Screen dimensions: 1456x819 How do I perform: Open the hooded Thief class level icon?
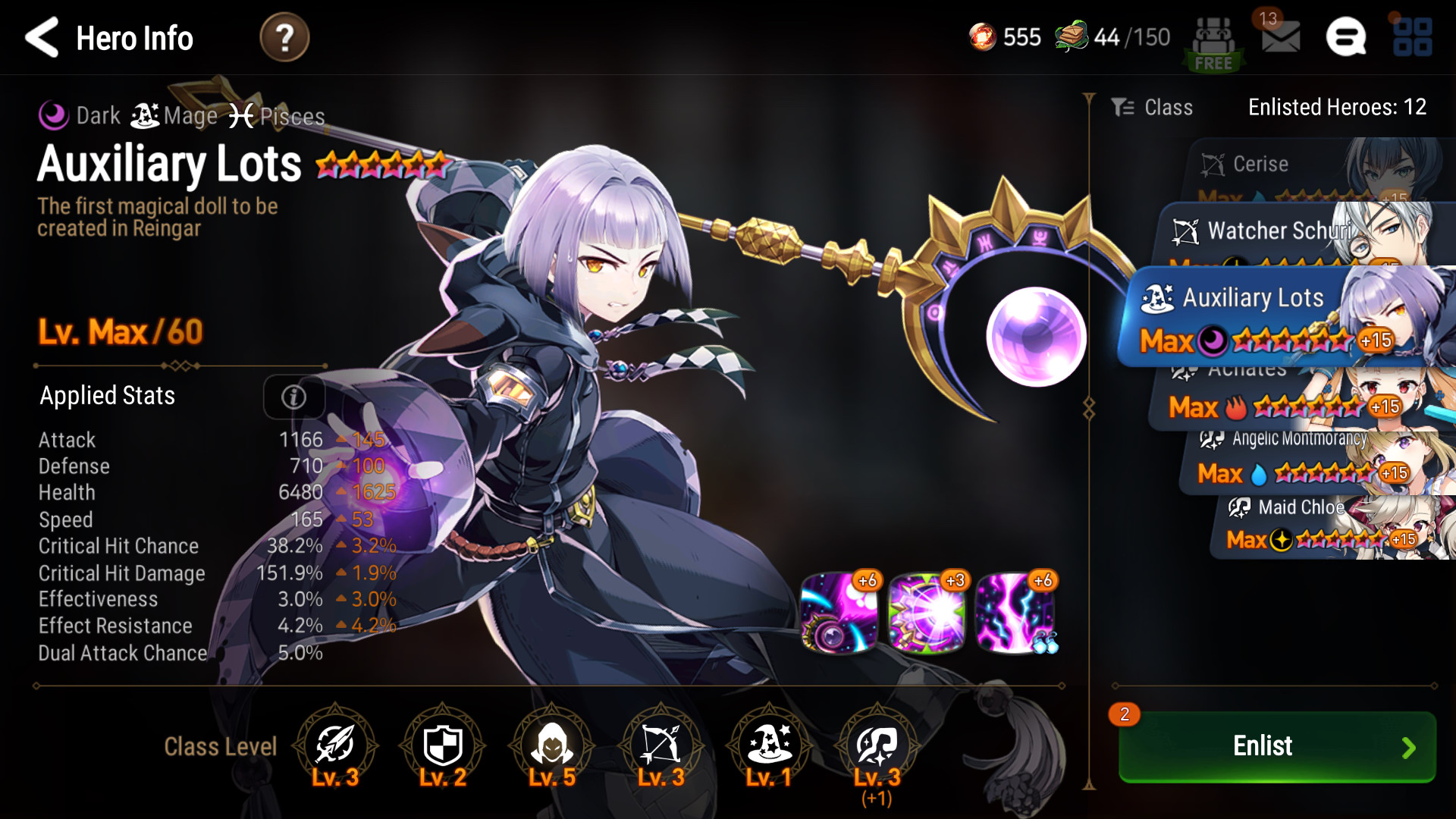pos(552,746)
